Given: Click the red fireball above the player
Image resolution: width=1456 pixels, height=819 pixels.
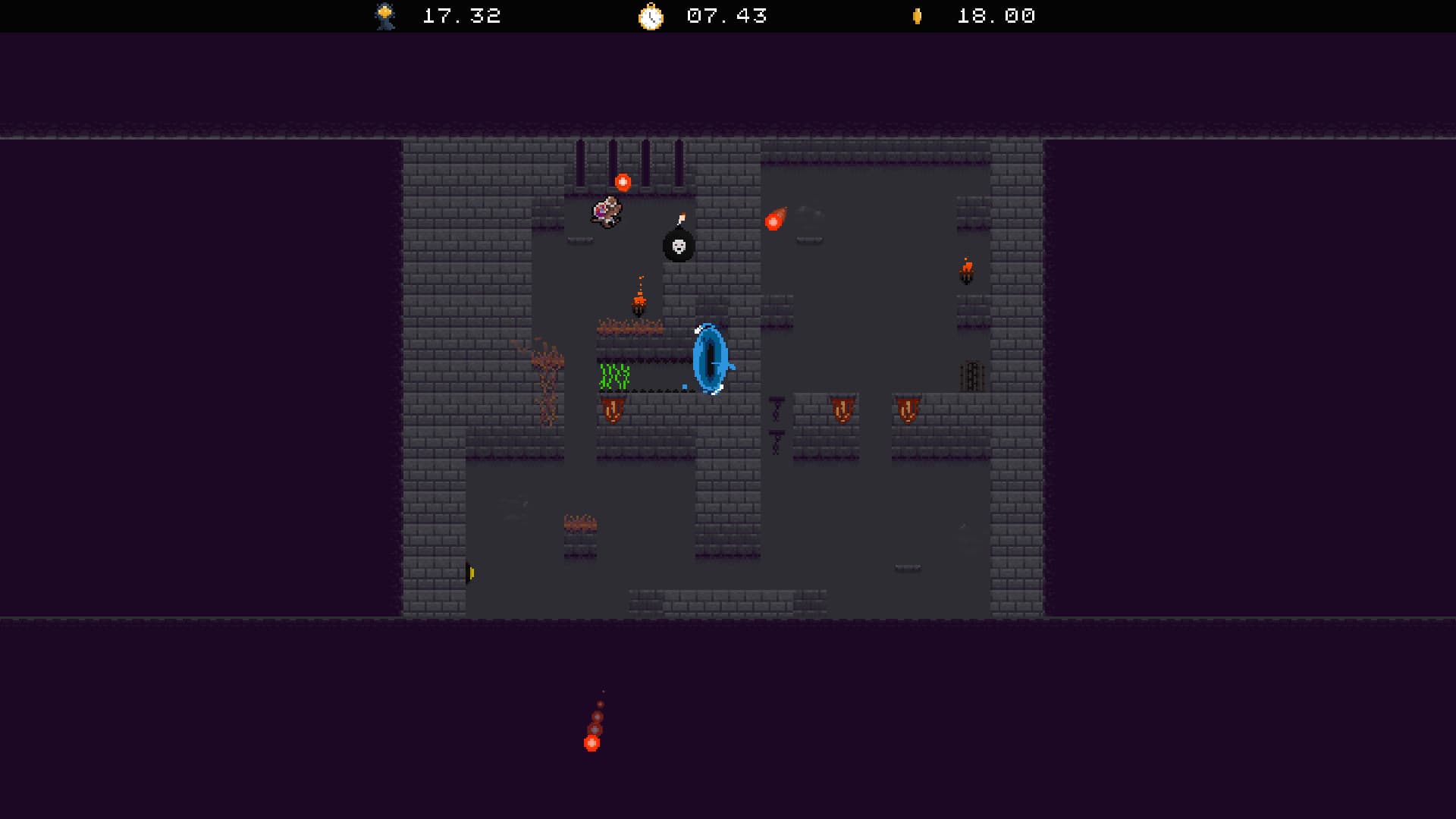Looking at the screenshot, I should pyautogui.click(x=622, y=180).
